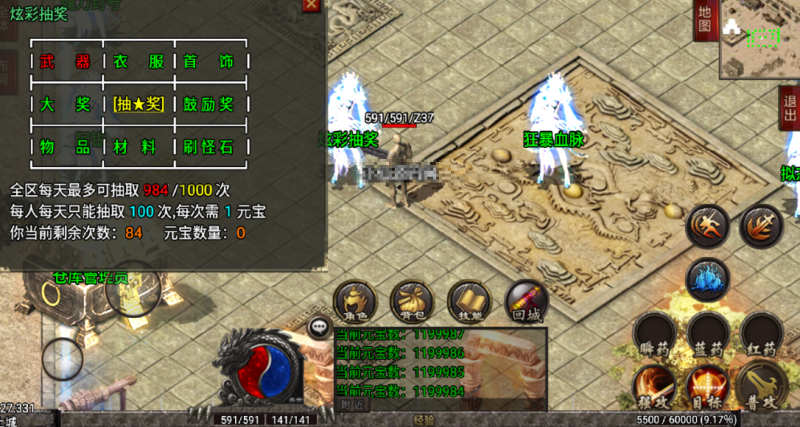Select the 物品 items category

[66, 148]
